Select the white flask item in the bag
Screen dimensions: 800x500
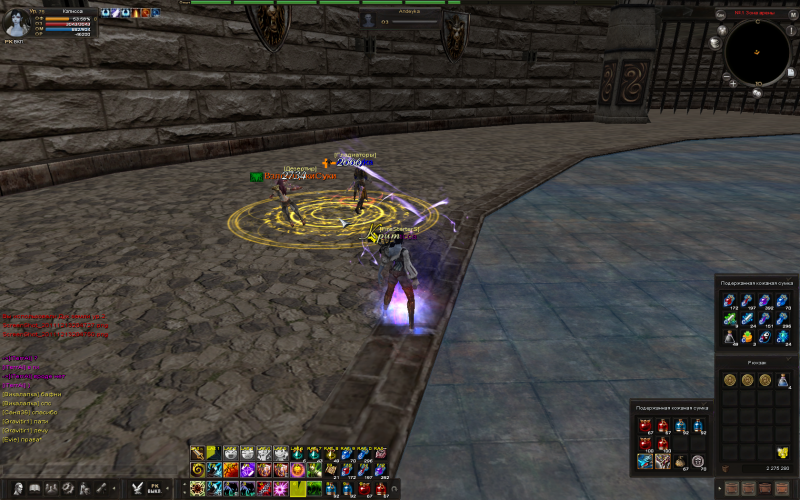pos(730,338)
